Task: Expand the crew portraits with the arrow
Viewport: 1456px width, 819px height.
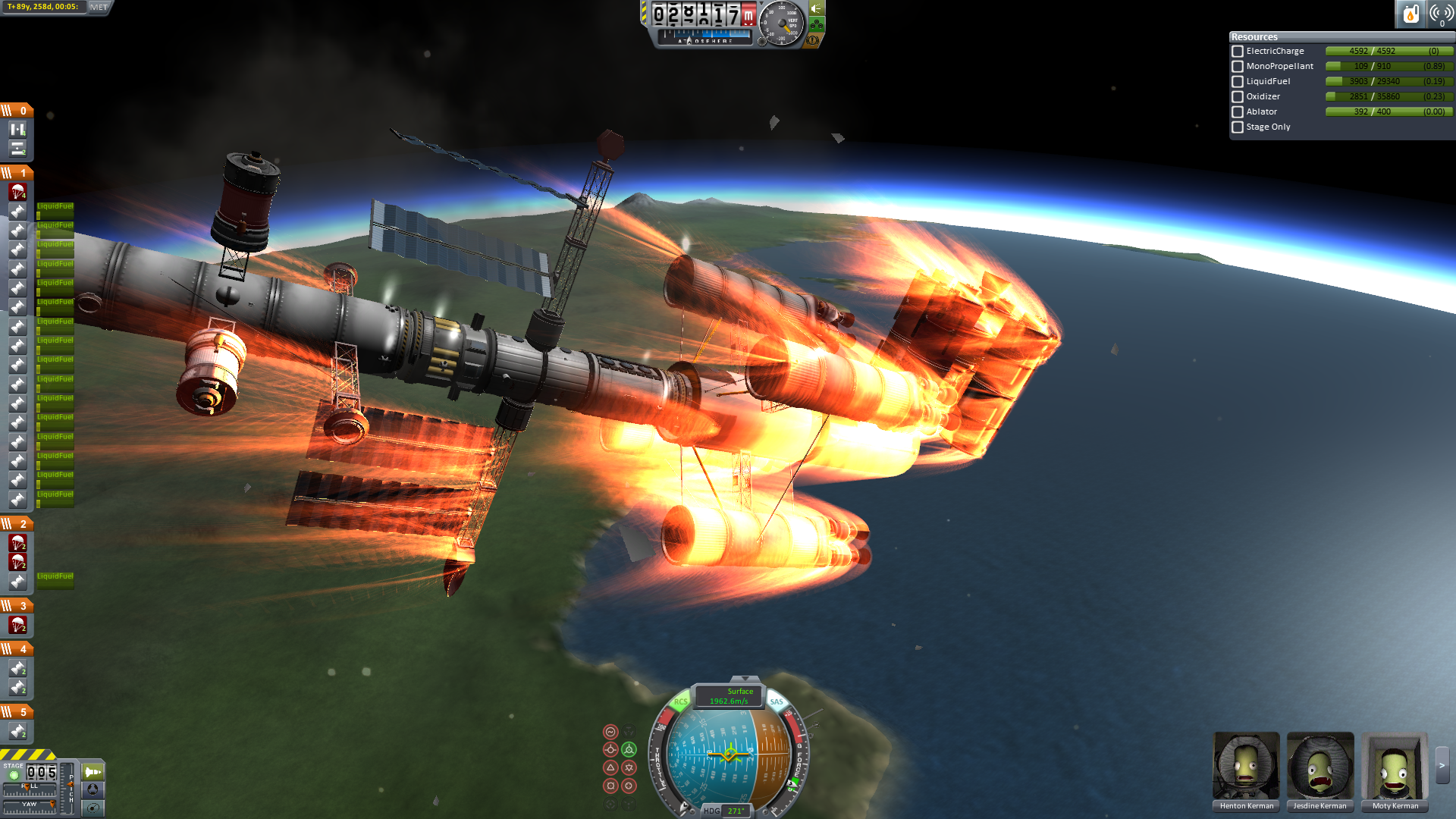Action: (x=1442, y=766)
